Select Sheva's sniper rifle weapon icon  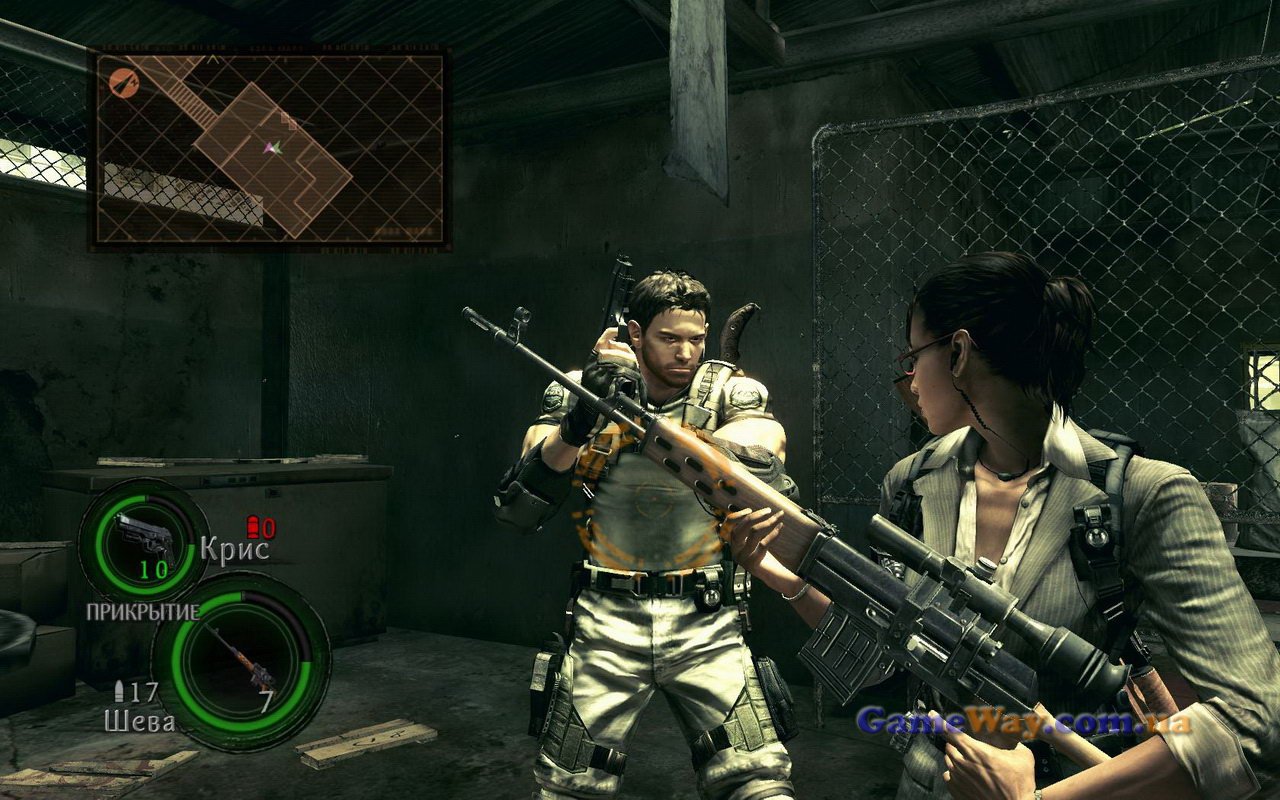(240, 658)
